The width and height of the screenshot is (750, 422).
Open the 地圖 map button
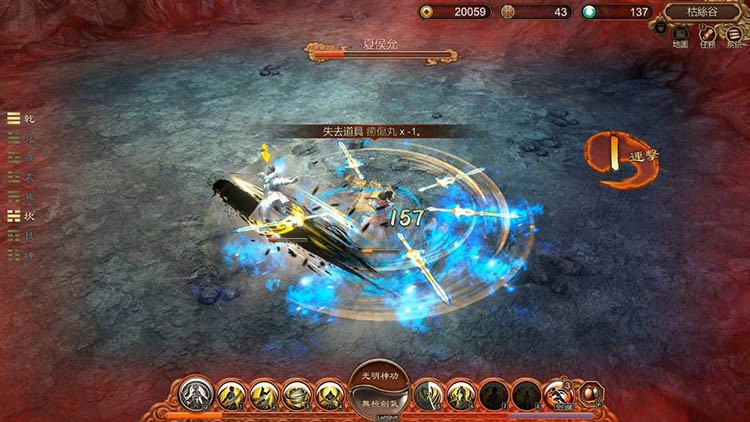click(x=680, y=36)
